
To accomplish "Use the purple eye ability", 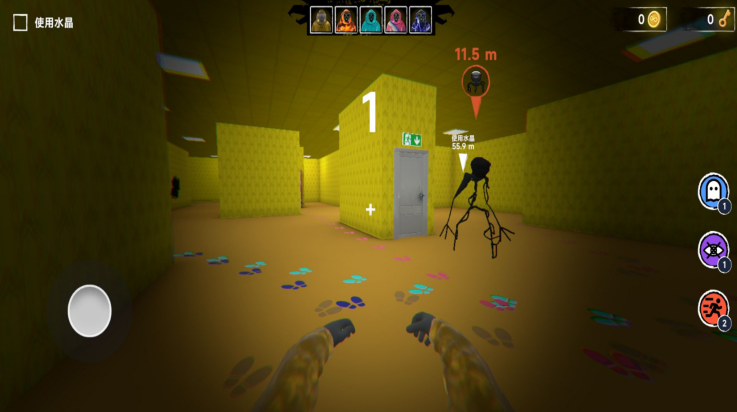I will pos(713,249).
